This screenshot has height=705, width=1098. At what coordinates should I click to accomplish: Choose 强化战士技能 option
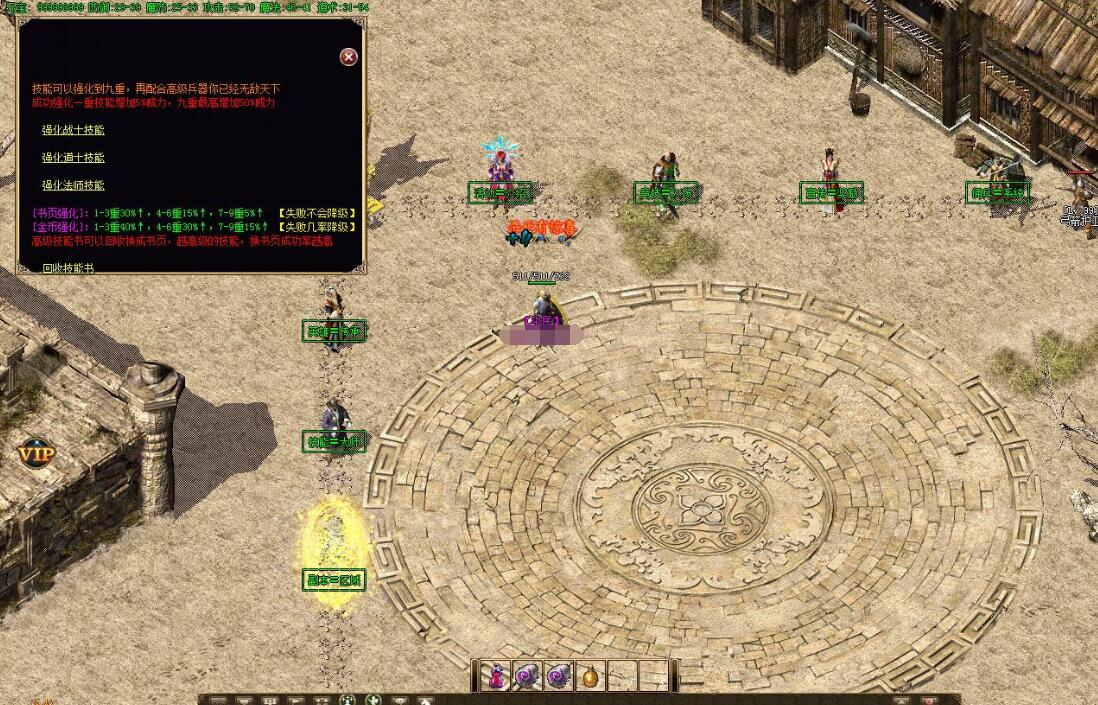tap(73, 130)
